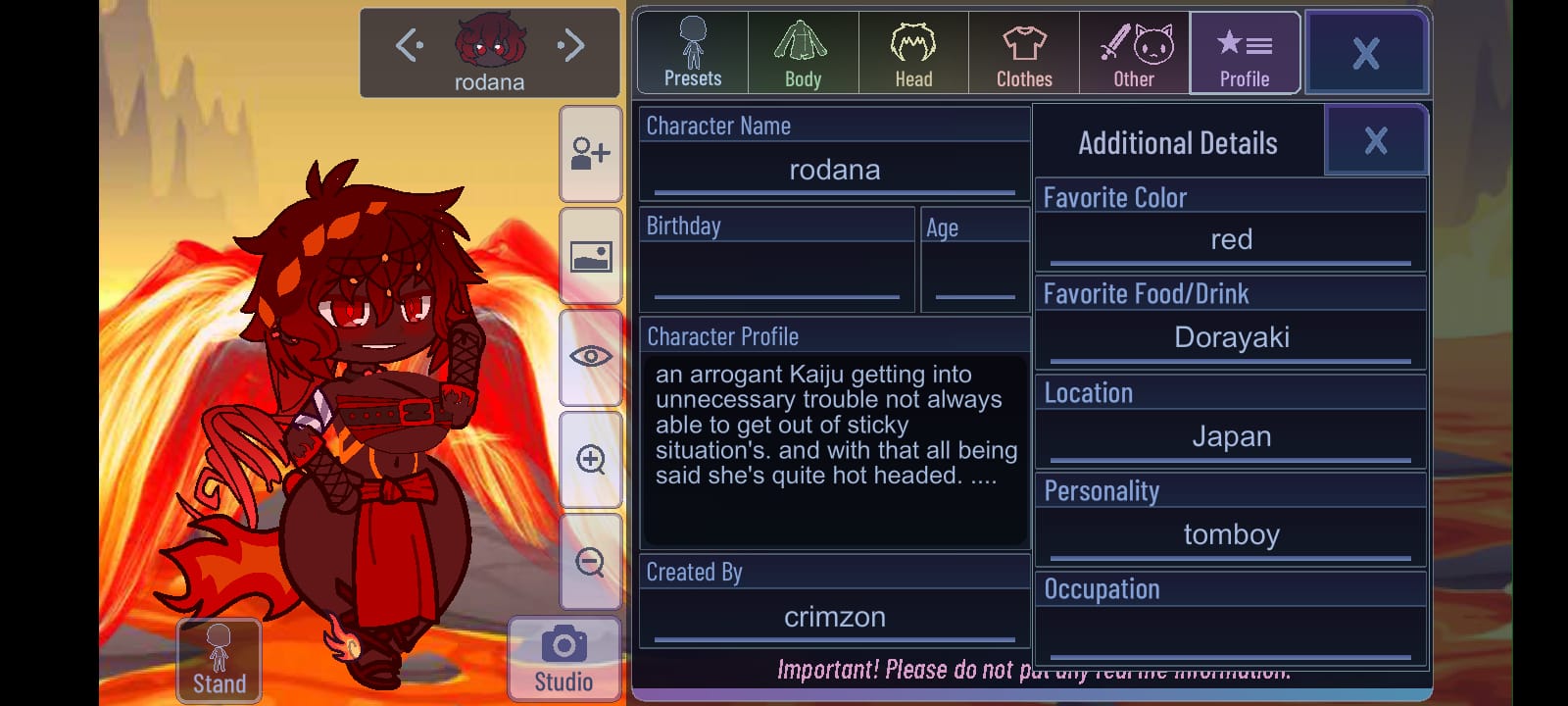Go to the next character with the right arrow

[570, 45]
